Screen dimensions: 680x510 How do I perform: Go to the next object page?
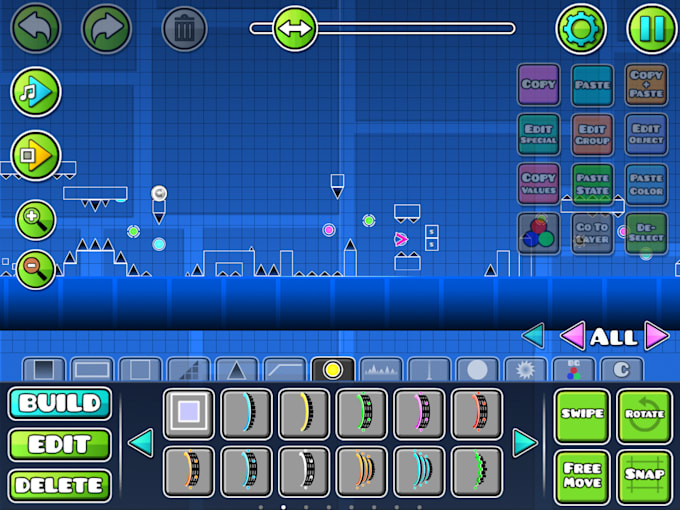(525, 442)
